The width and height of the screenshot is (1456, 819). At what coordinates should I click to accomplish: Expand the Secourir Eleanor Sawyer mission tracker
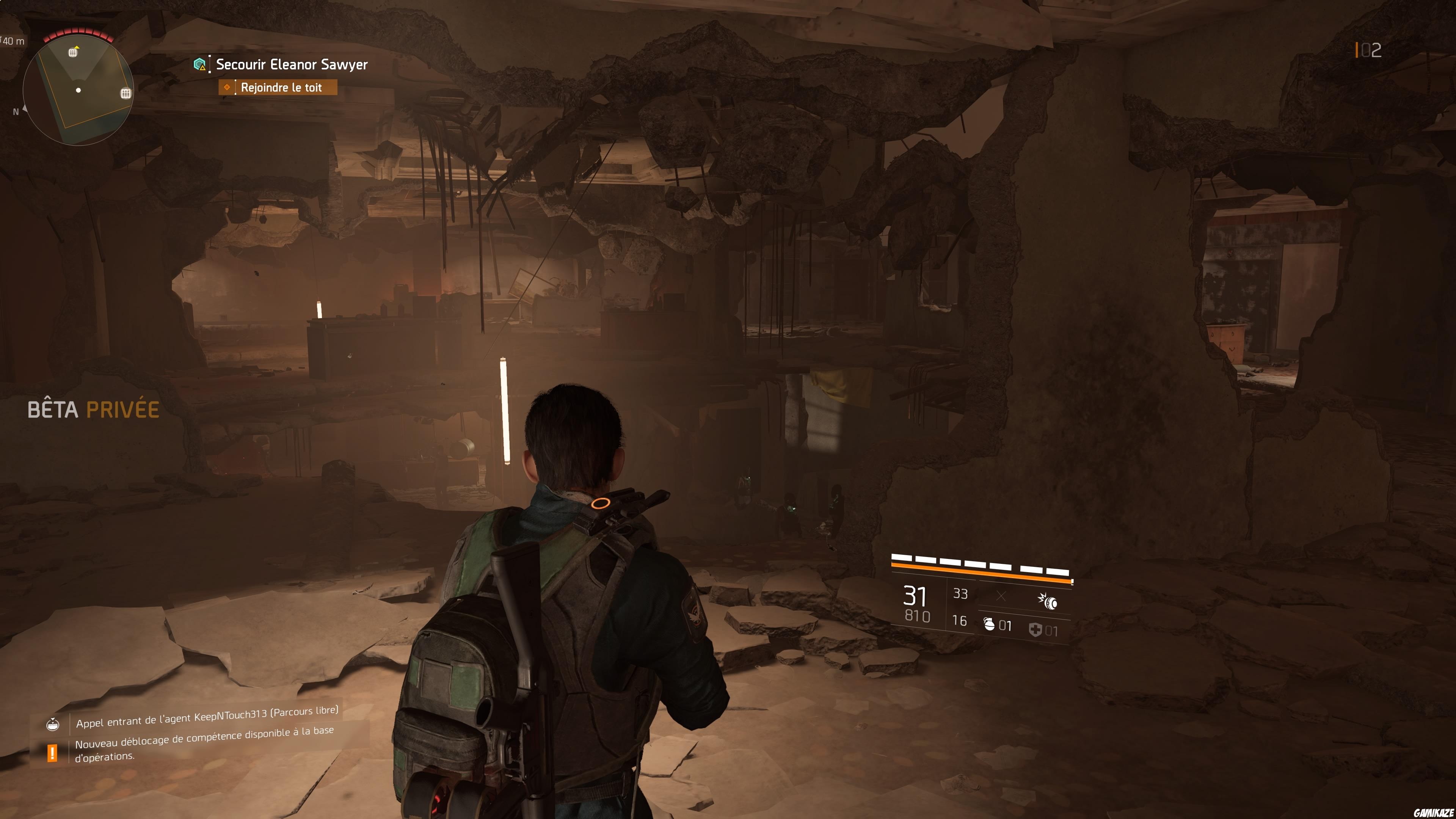click(x=290, y=64)
